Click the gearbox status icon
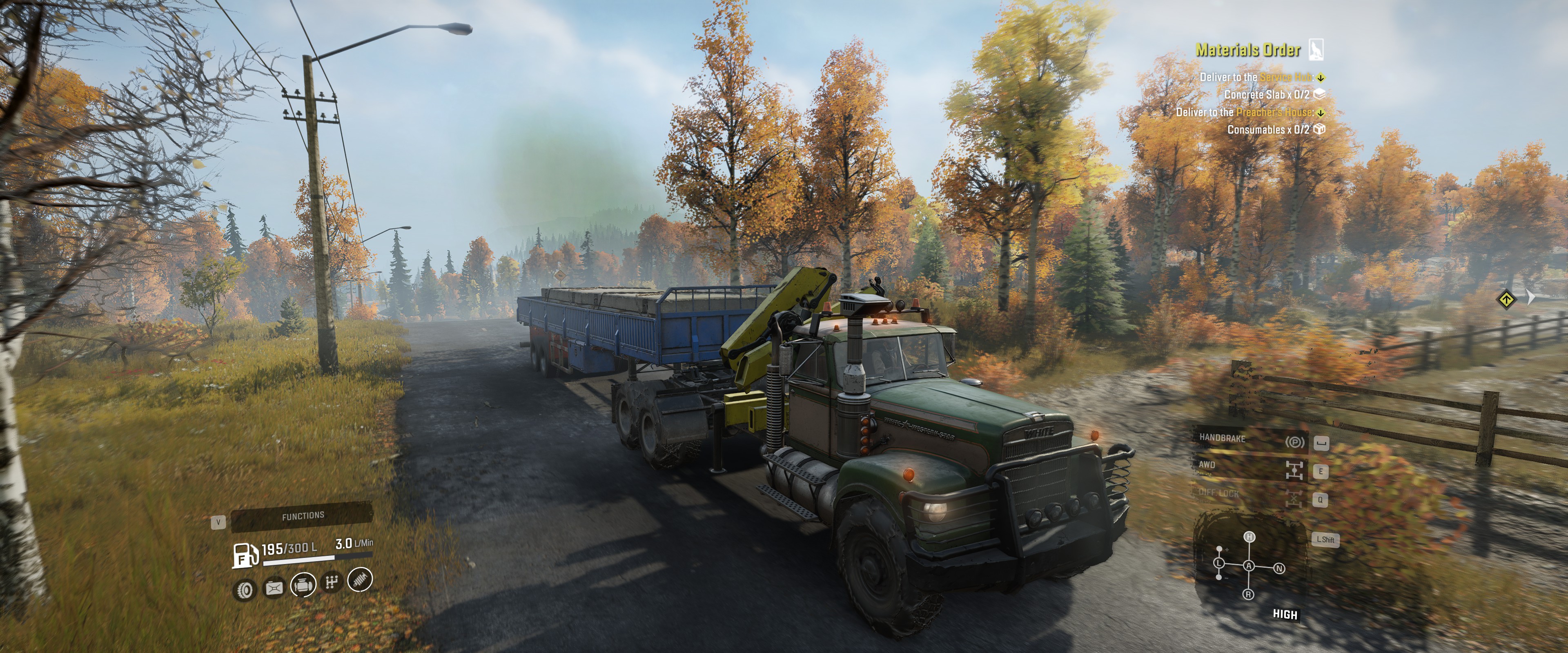This screenshot has height=653, width=1568. point(332,583)
